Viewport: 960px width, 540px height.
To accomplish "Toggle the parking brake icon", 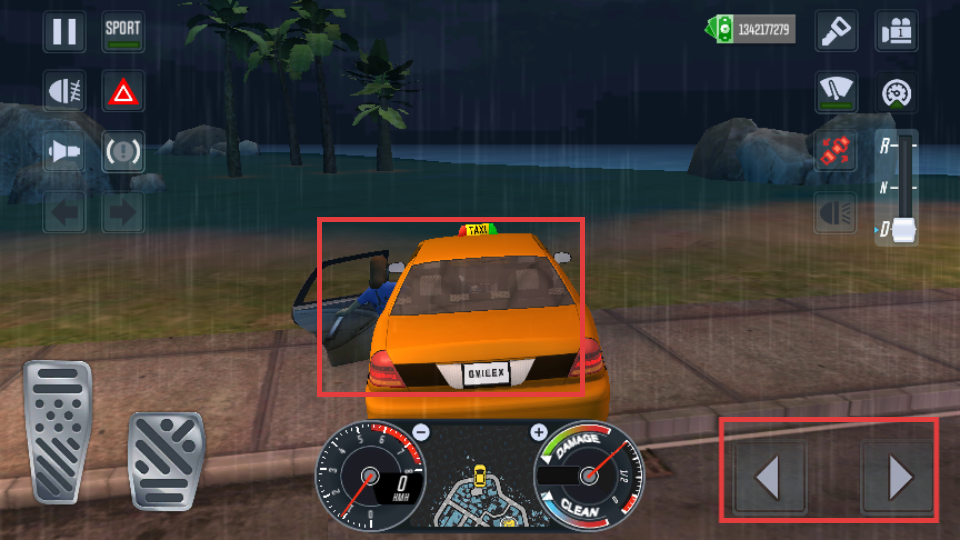I will 123,152.
